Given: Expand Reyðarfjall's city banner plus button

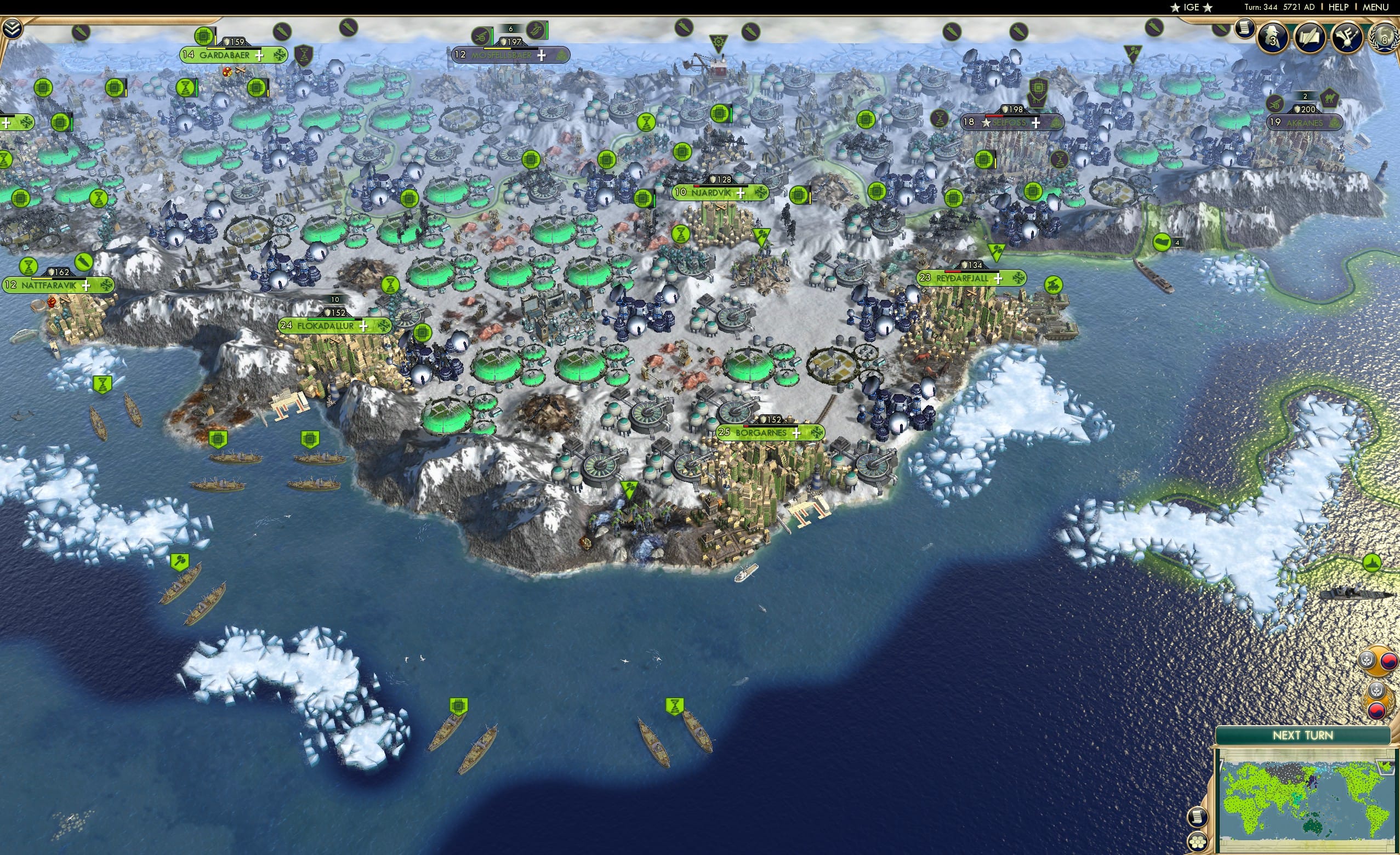Looking at the screenshot, I should (x=998, y=278).
